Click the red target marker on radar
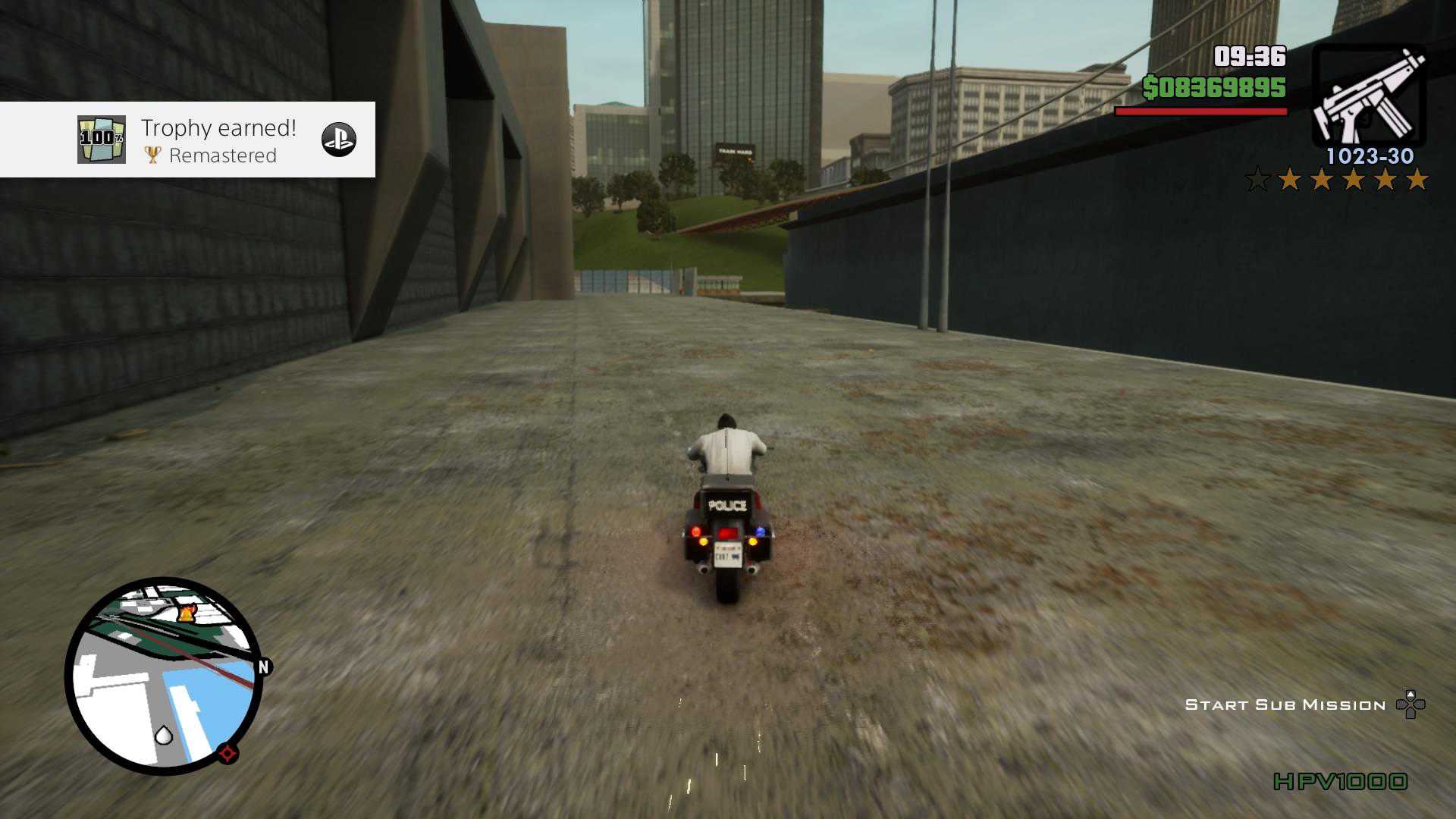This screenshot has height=819, width=1456. click(227, 753)
